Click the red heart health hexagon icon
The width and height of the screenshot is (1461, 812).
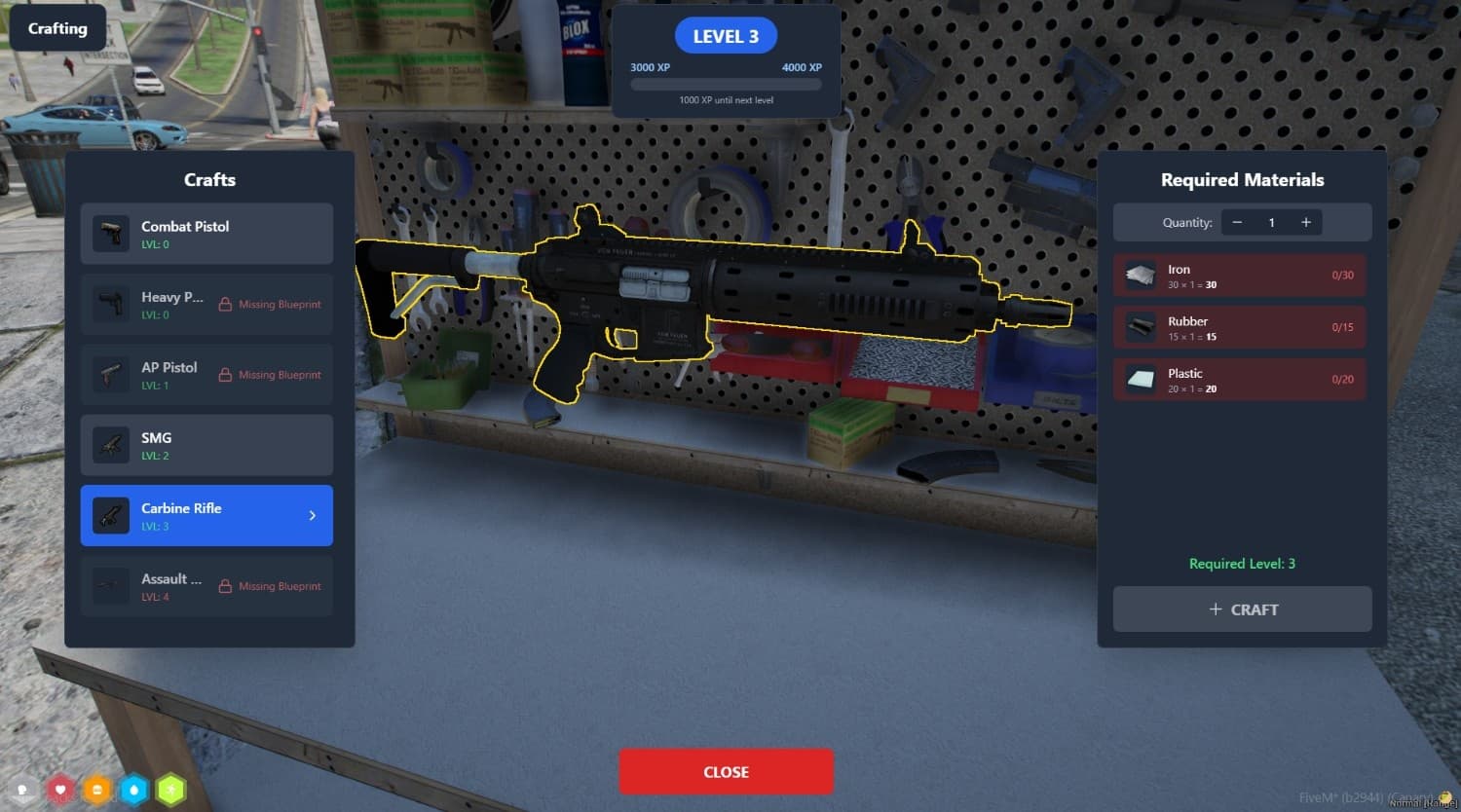coord(60,790)
